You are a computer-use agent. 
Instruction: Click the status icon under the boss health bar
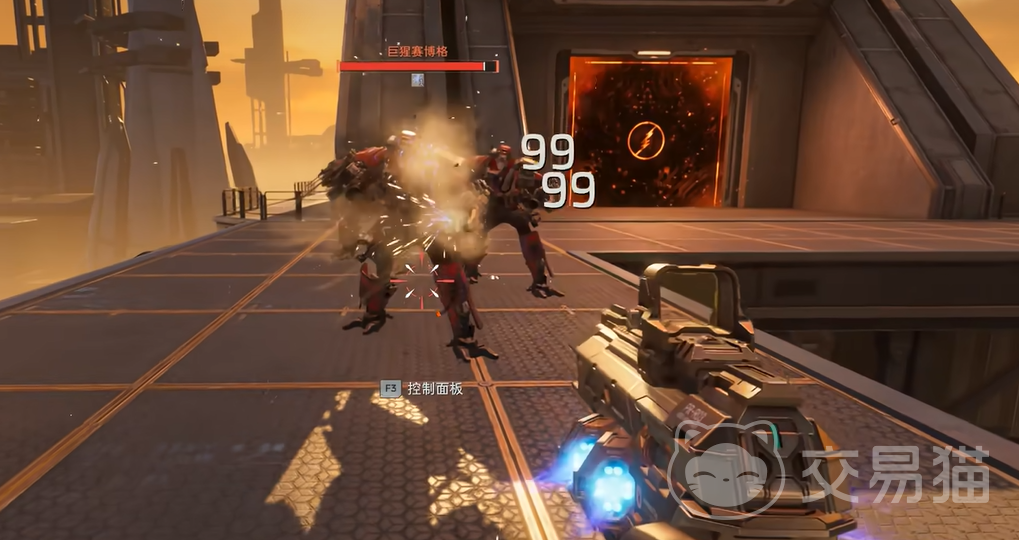418,80
